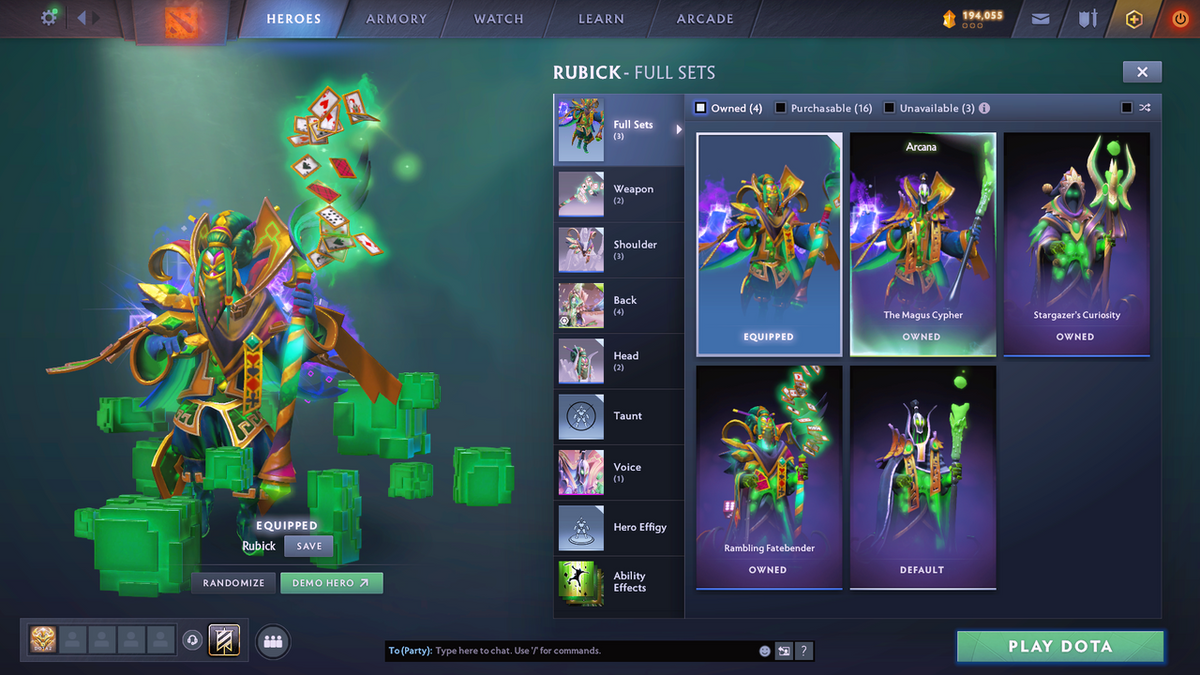Select The Magus Cypher Arcana set
This screenshot has width=1200, height=675.
tap(922, 245)
